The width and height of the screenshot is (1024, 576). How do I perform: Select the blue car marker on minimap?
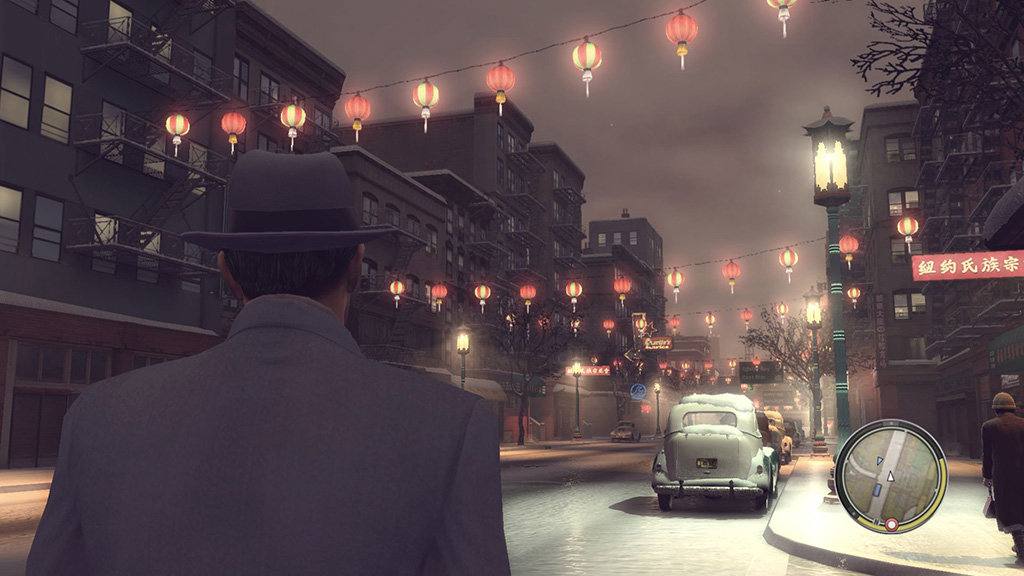pyautogui.click(x=878, y=491)
